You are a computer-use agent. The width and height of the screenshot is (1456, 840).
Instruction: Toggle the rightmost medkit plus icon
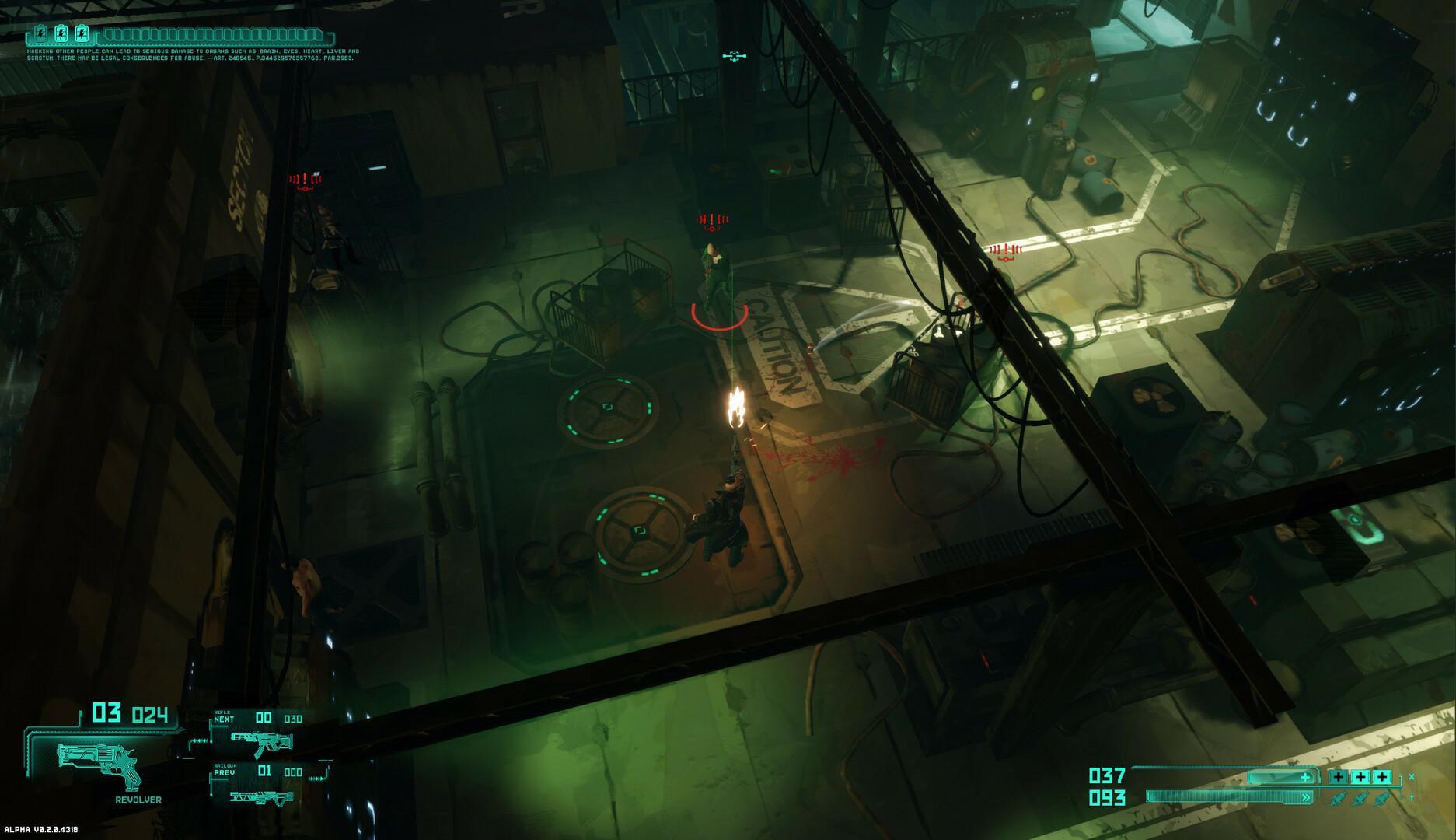click(1382, 776)
